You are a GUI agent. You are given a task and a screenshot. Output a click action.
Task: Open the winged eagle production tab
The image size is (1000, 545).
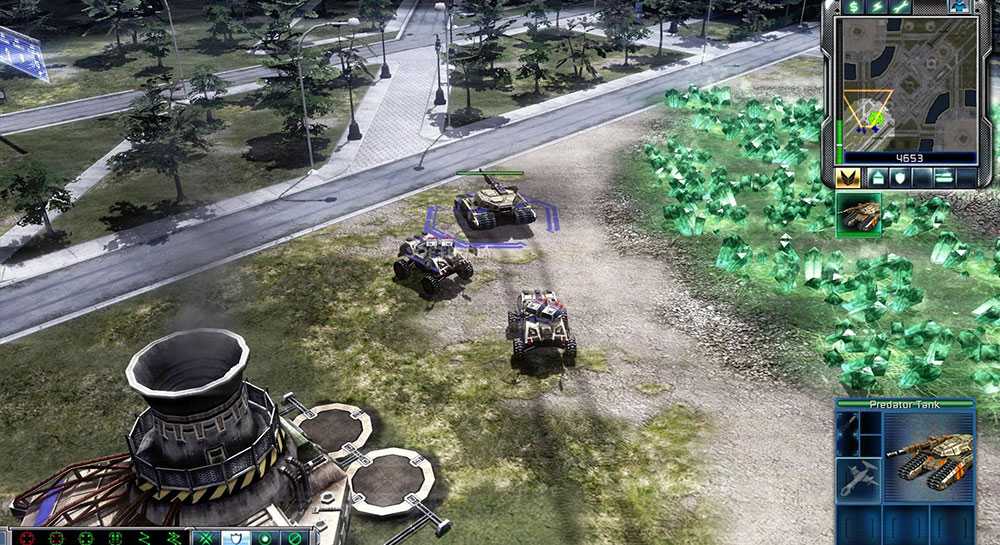tap(848, 178)
